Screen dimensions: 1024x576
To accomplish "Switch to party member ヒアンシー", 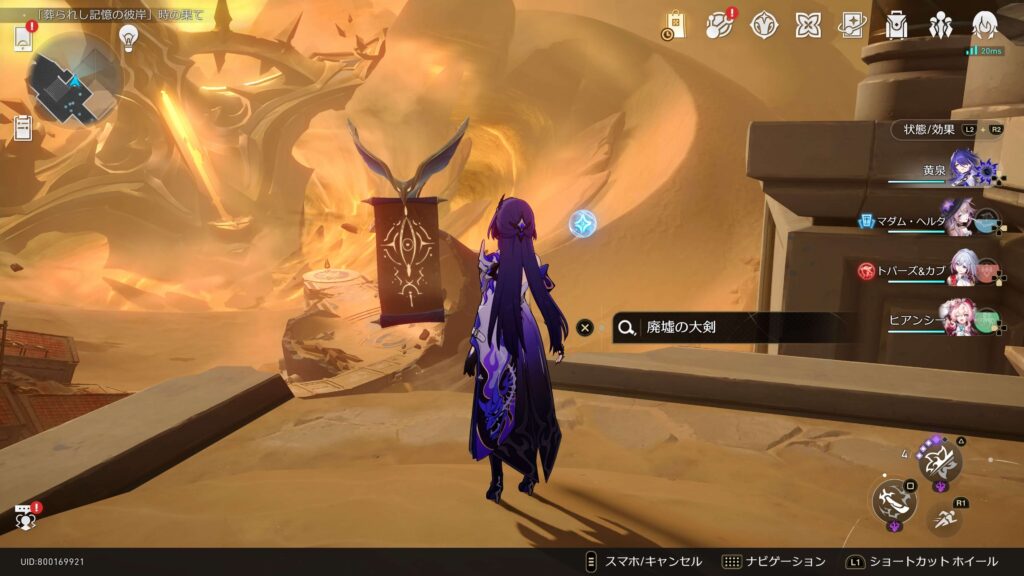I will (961, 319).
